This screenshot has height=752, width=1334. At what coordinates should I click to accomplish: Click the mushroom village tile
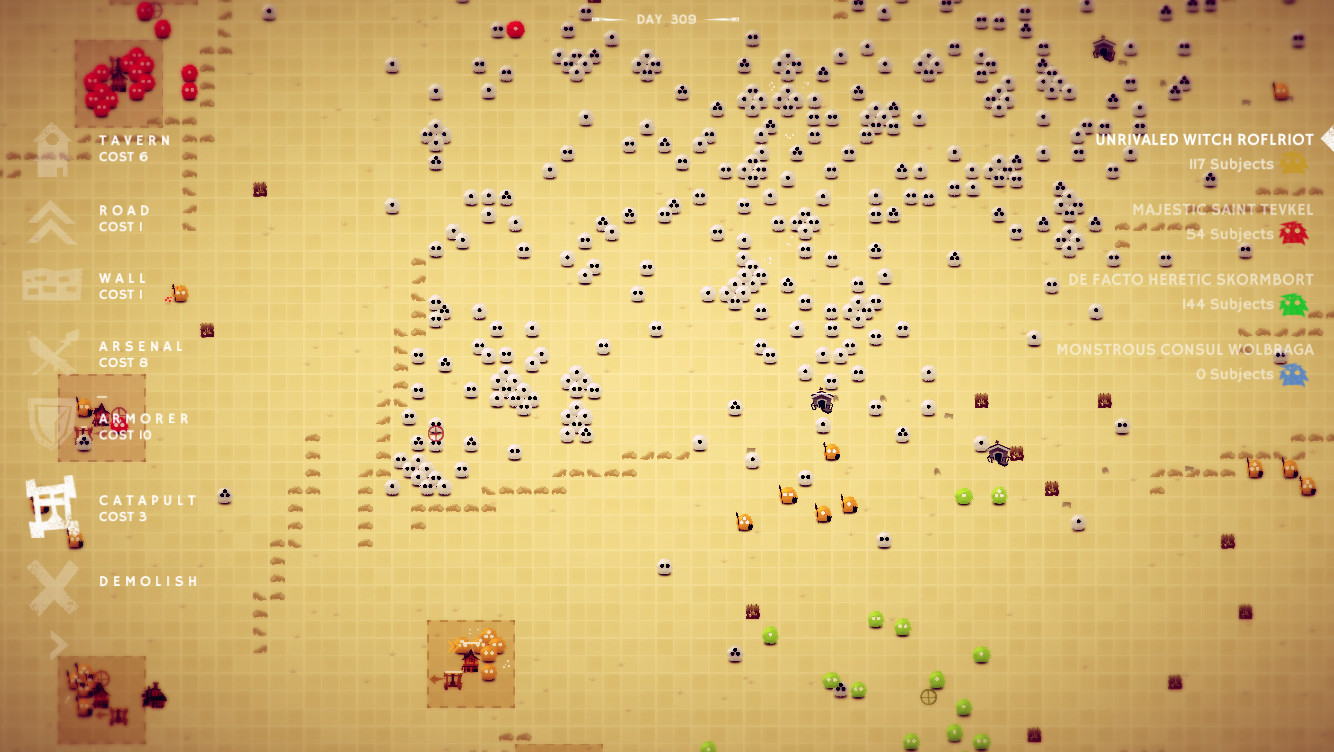point(470,663)
